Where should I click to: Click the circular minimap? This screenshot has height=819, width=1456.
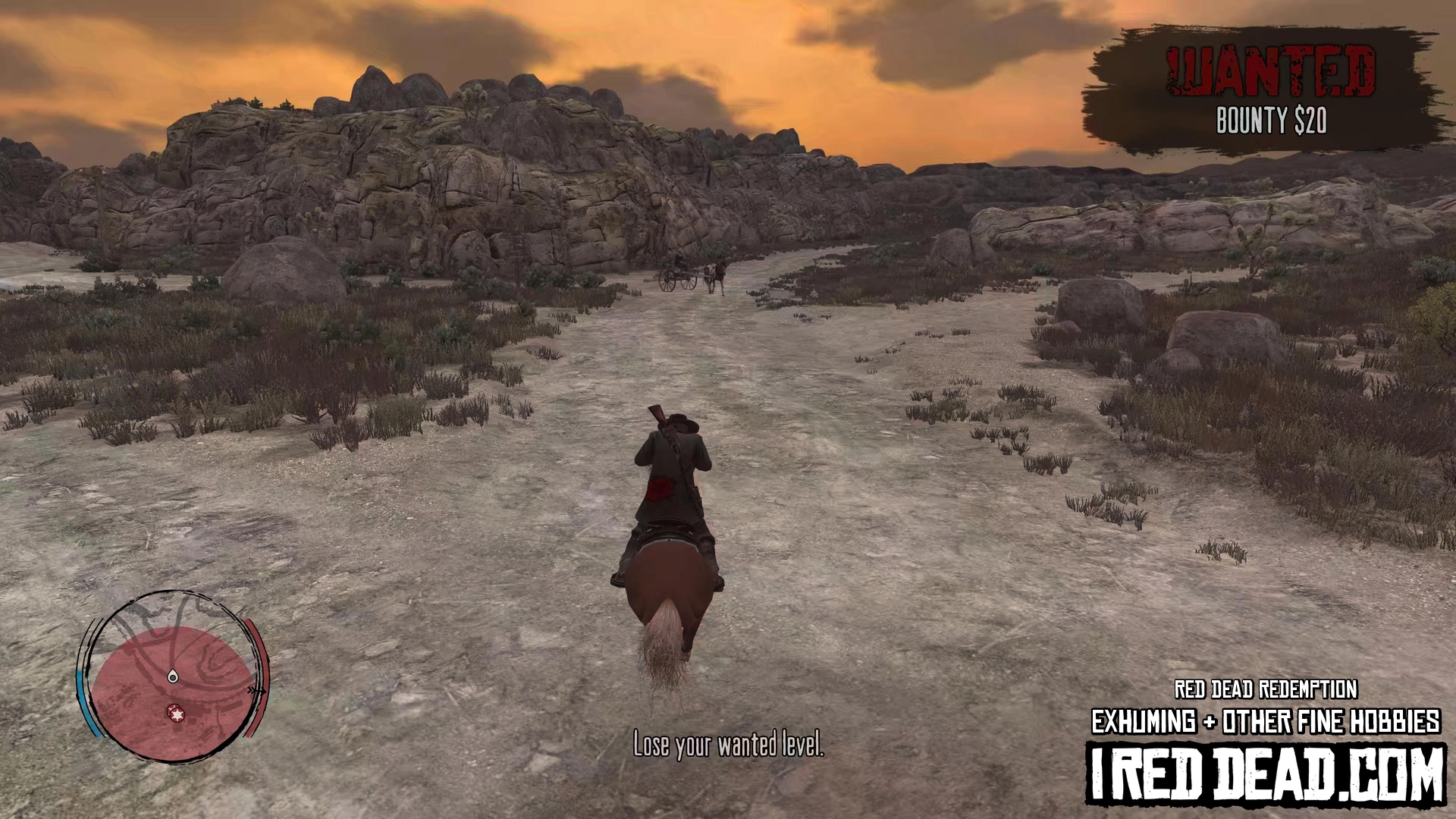tap(173, 677)
